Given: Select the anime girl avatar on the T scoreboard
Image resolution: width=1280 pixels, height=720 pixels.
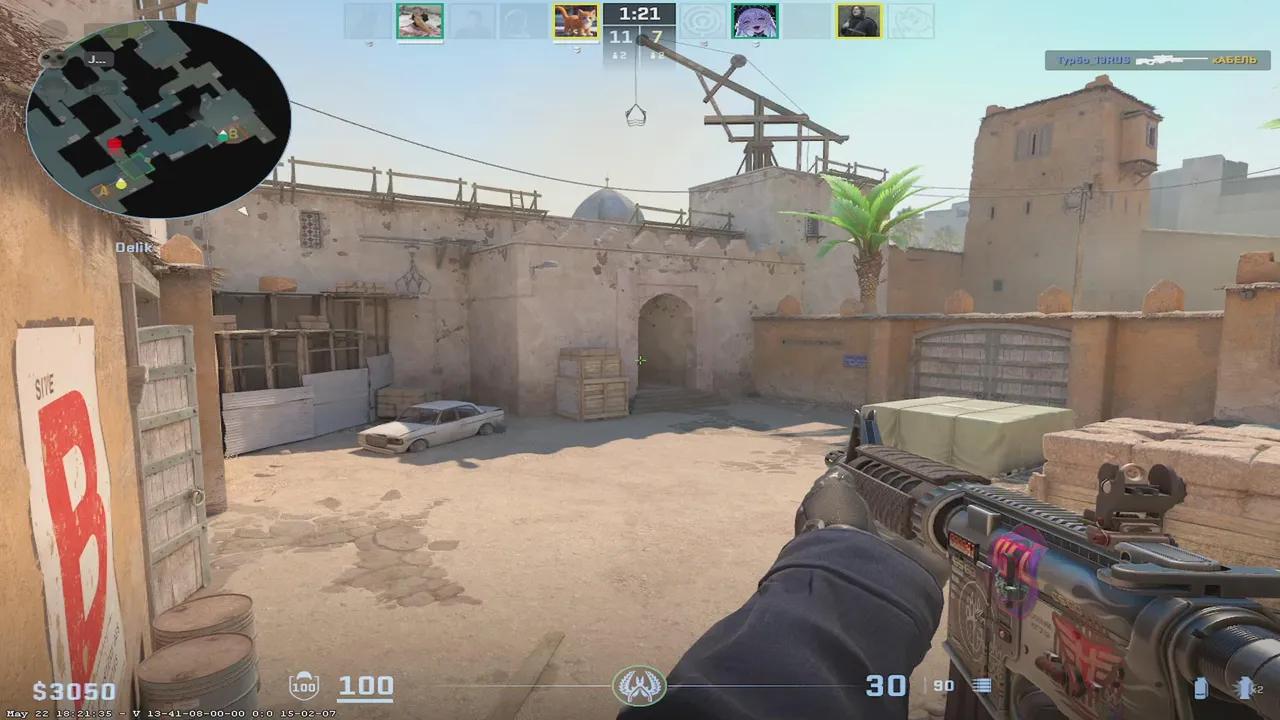Looking at the screenshot, I should (756, 20).
